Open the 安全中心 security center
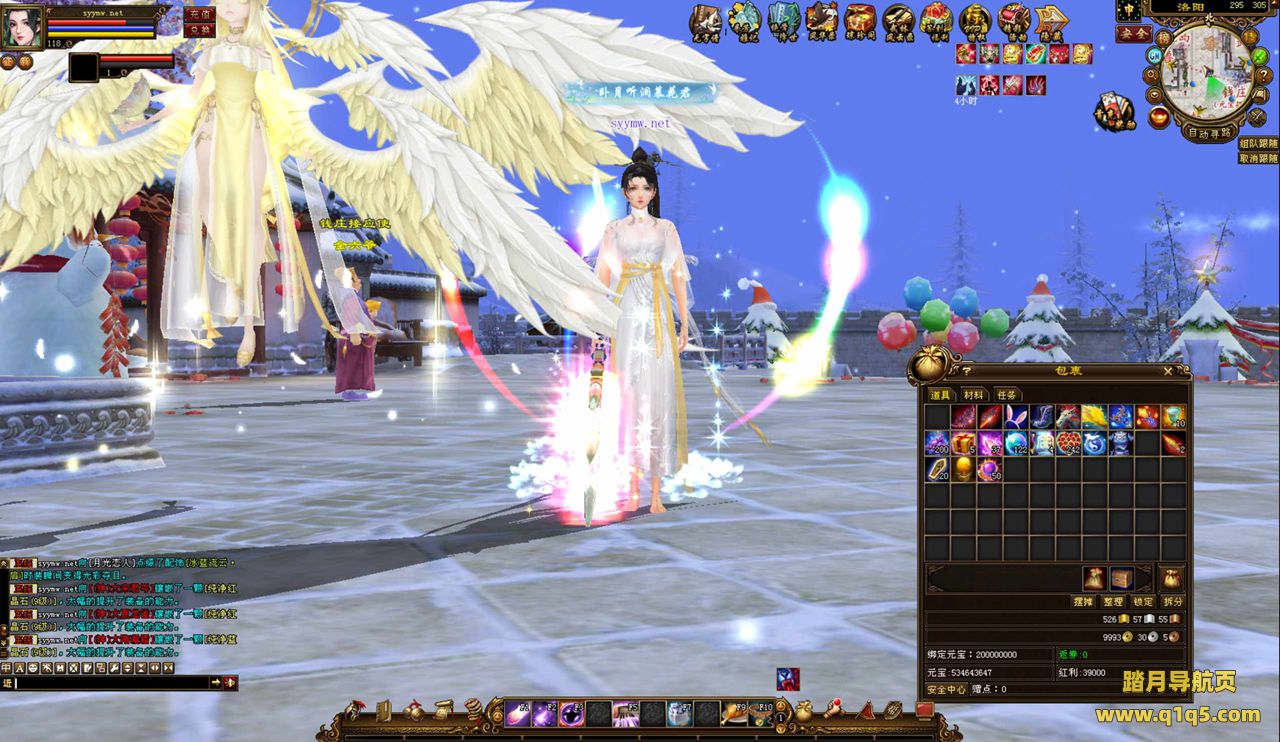Viewport: 1280px width, 742px height. tap(946, 689)
